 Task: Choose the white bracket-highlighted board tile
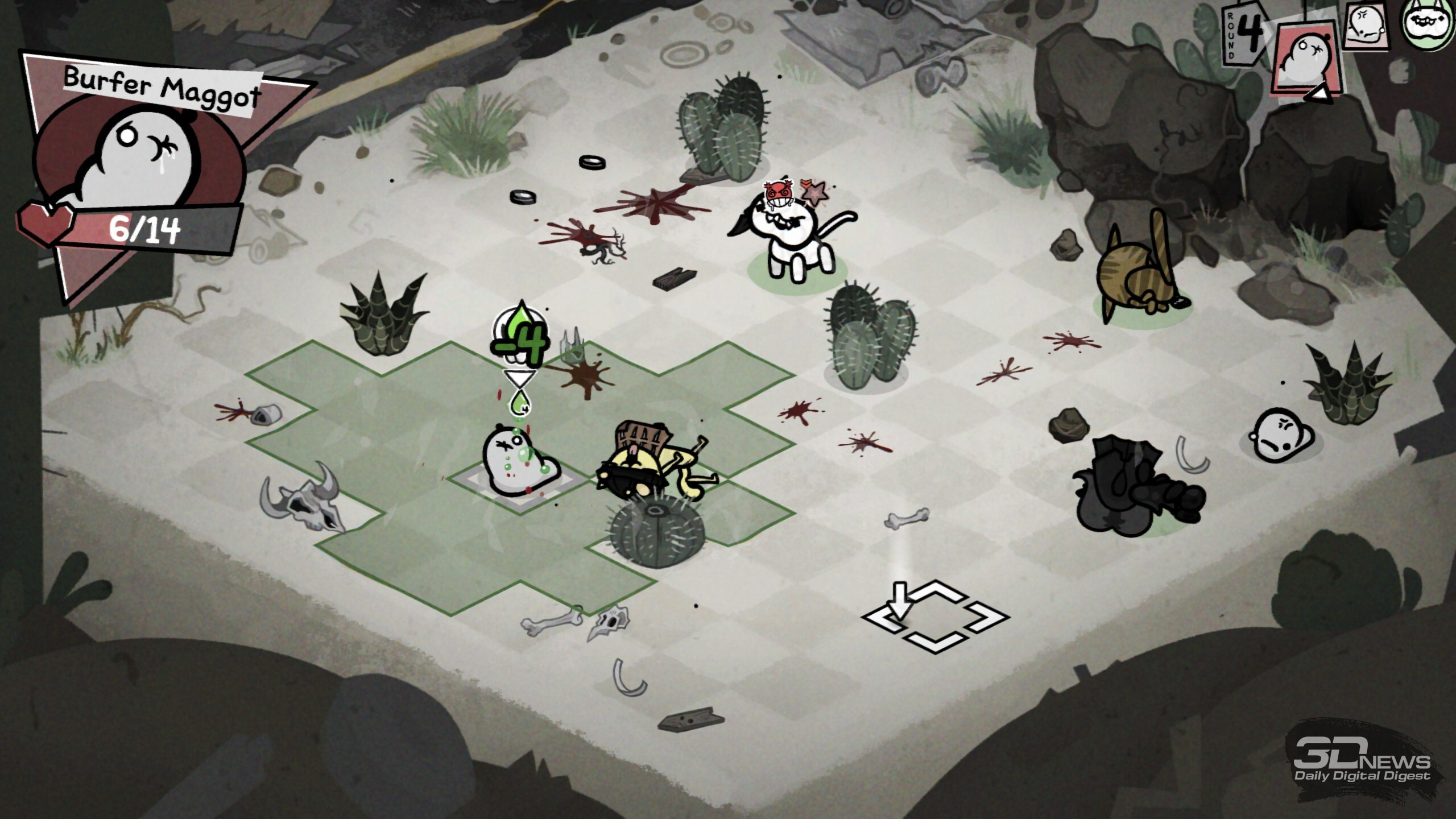tap(936, 617)
